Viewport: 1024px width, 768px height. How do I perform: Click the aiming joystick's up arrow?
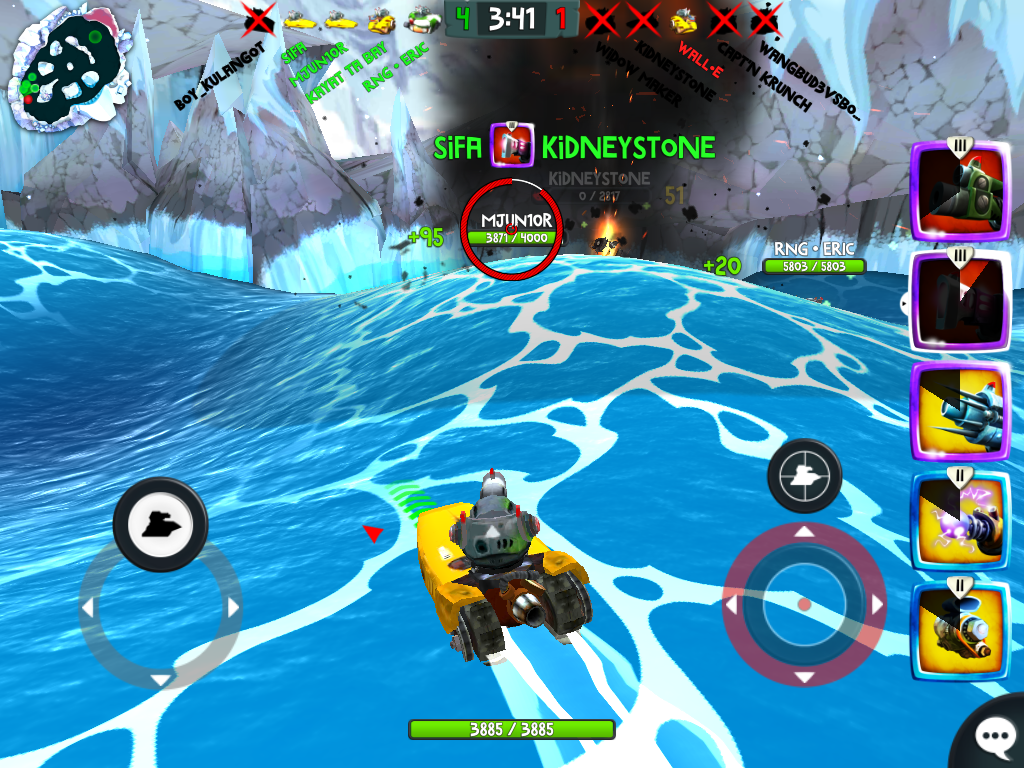[x=804, y=532]
